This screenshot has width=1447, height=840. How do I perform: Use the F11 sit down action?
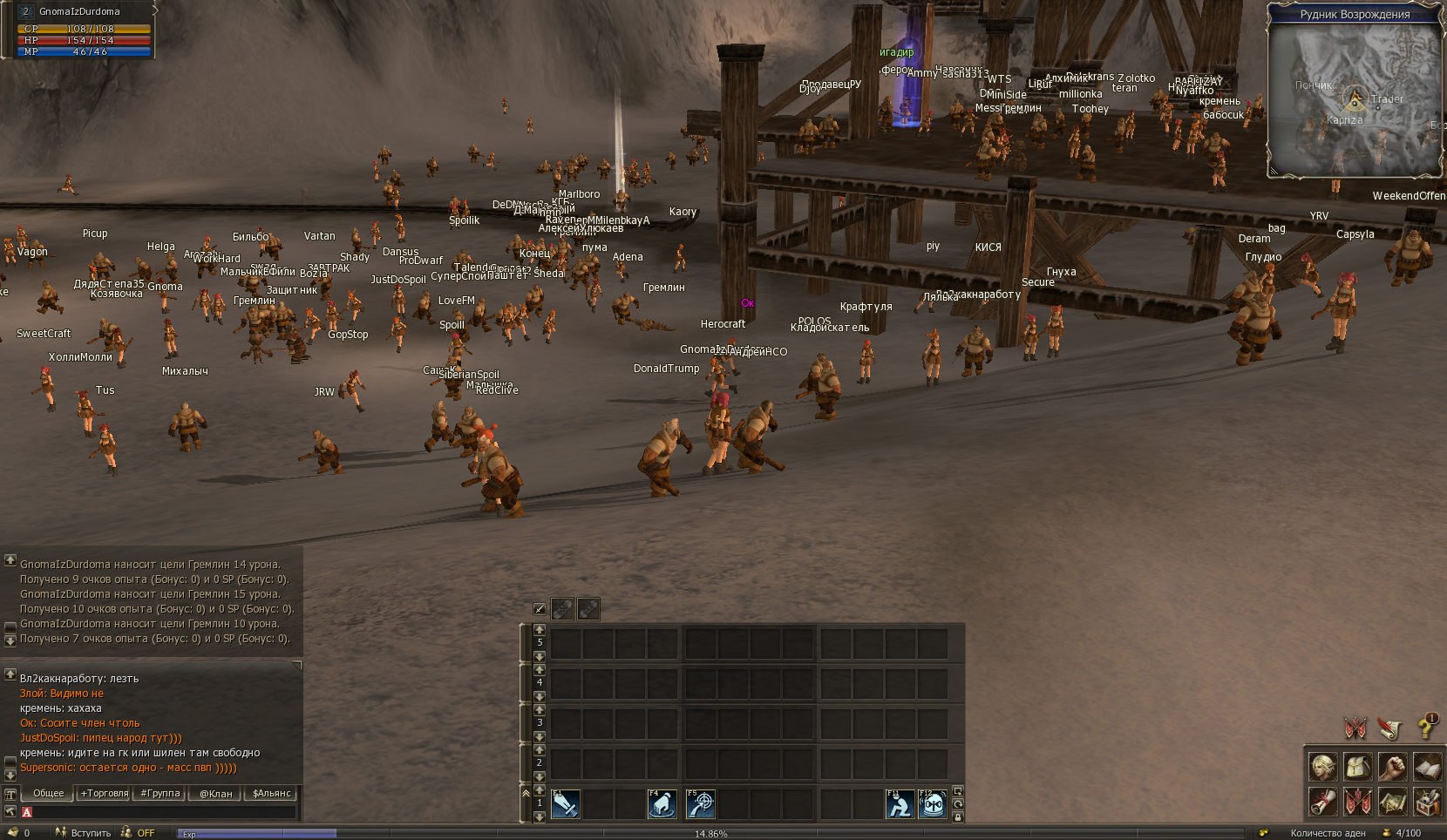coord(900,803)
